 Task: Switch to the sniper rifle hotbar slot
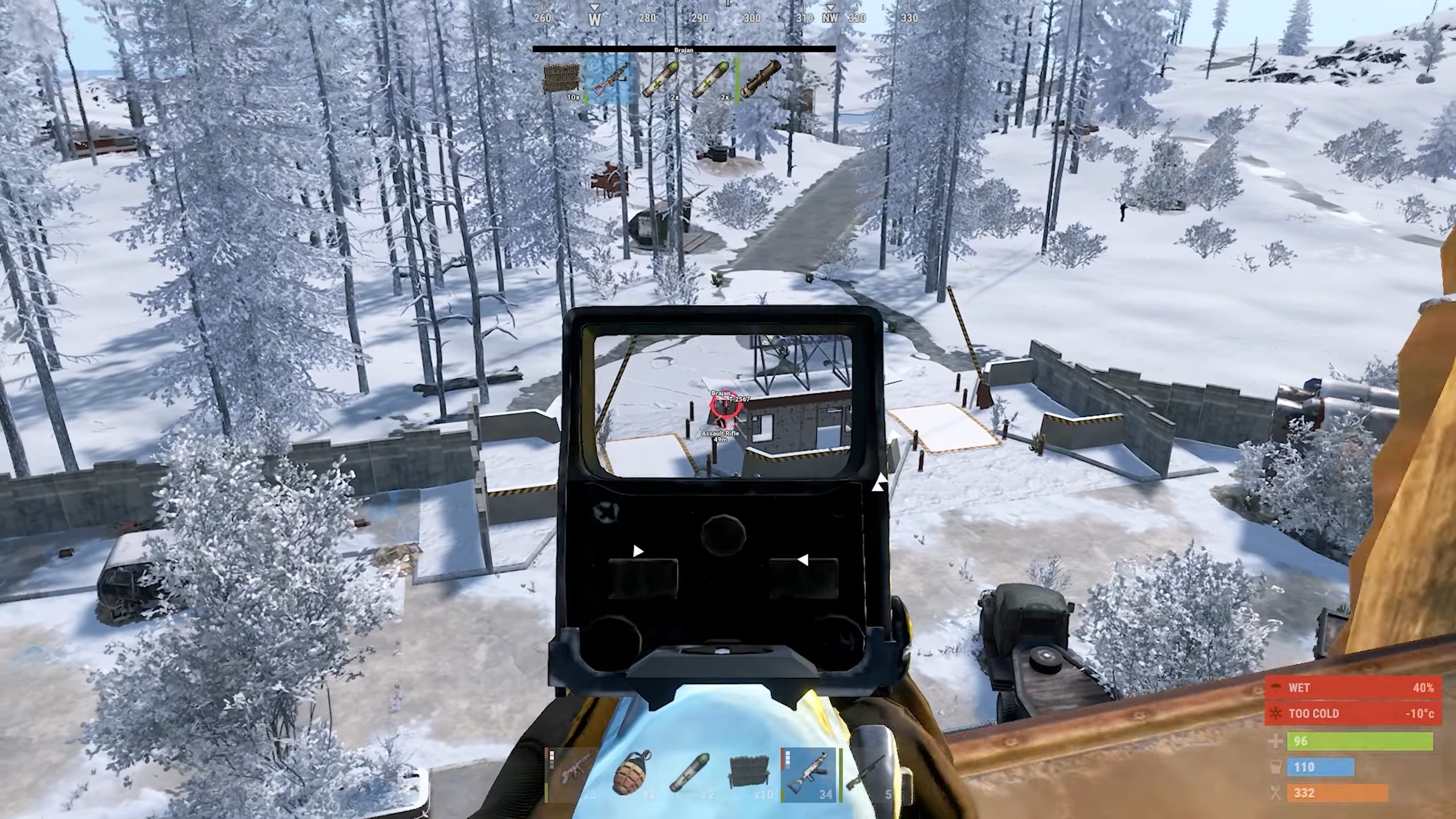click(x=867, y=775)
